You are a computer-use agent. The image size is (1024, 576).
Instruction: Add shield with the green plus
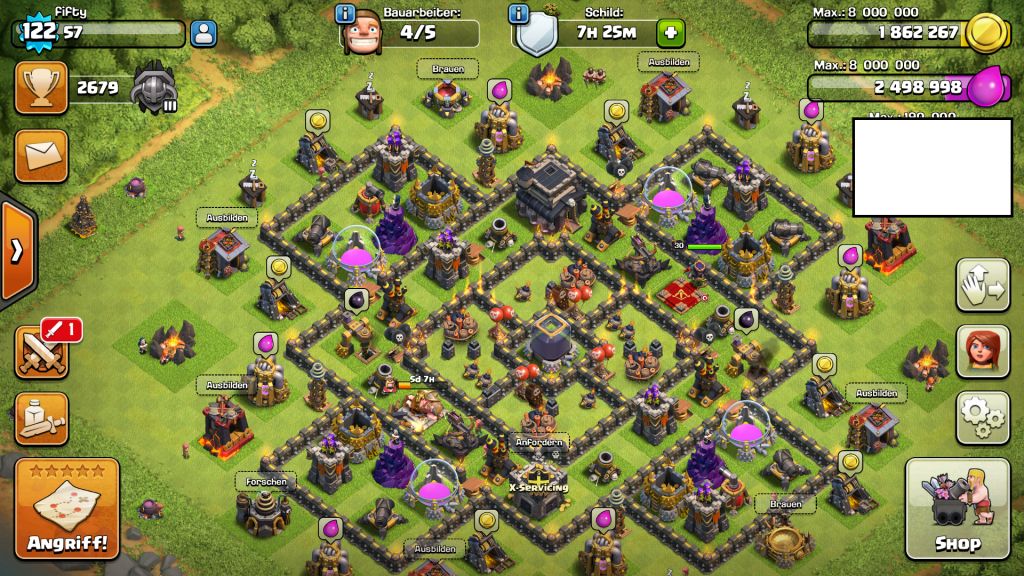pos(670,33)
